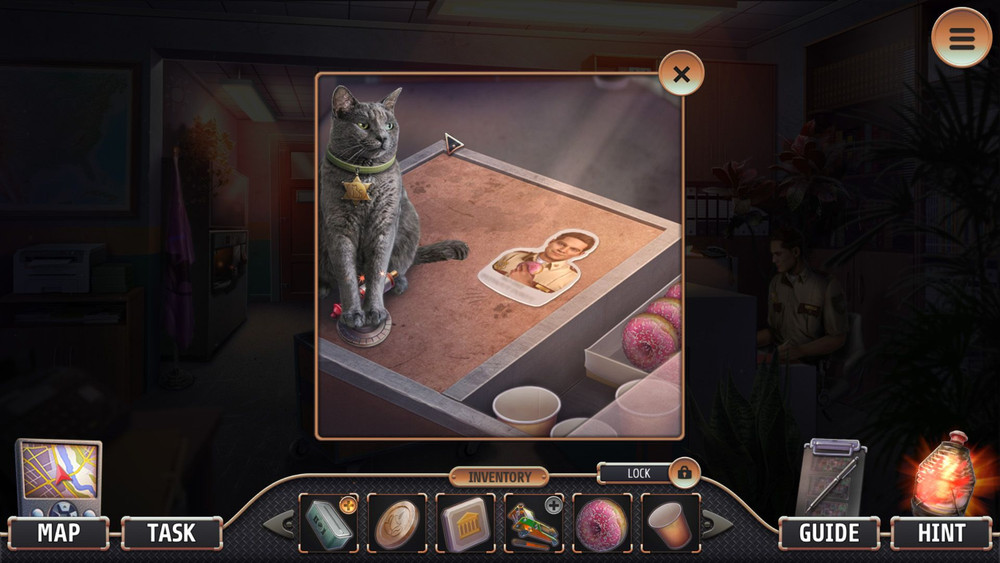Viewport: 1000px width, 563px height.
Task: Select the paper cup item
Action: pos(670,523)
